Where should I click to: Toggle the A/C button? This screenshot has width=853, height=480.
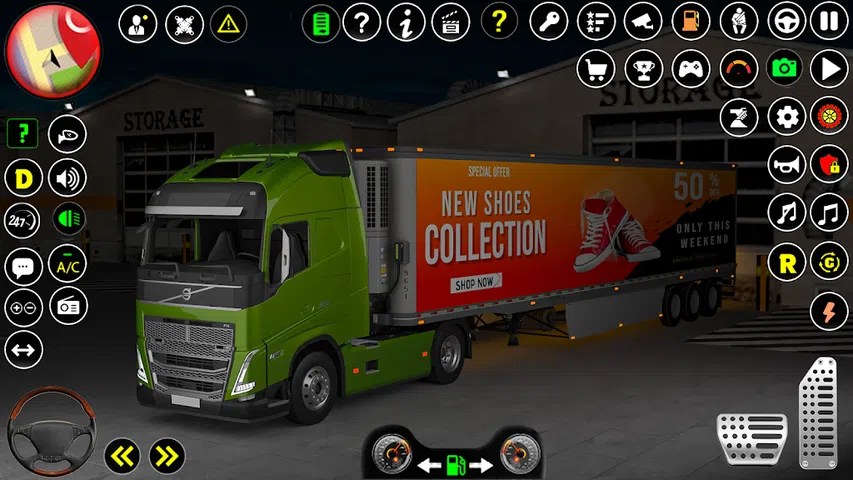pos(68,264)
